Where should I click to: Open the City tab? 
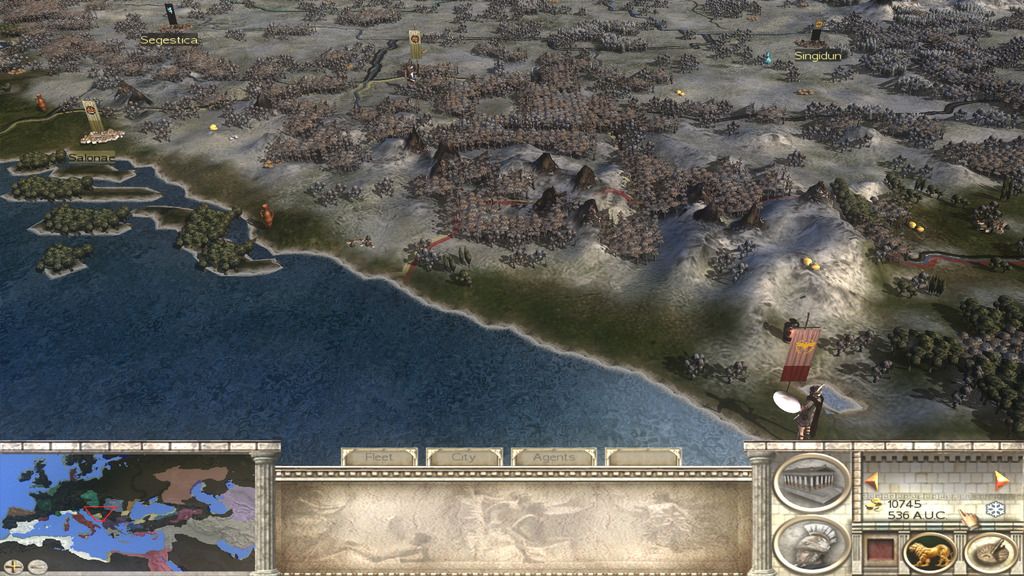point(464,457)
